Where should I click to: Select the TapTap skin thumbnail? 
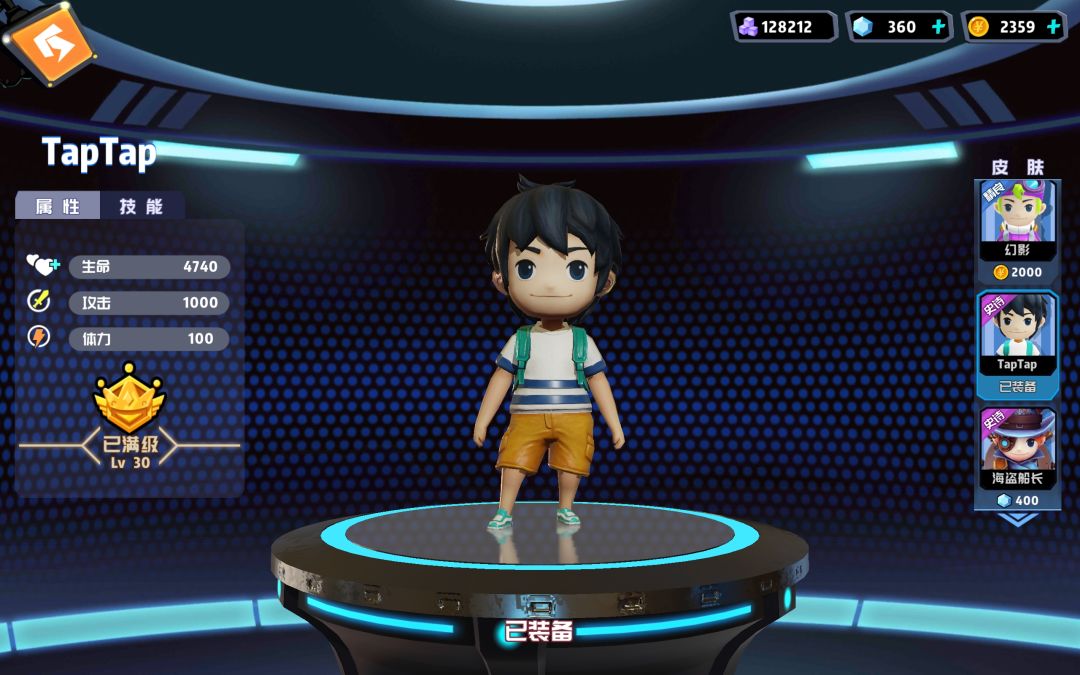pos(1017,335)
